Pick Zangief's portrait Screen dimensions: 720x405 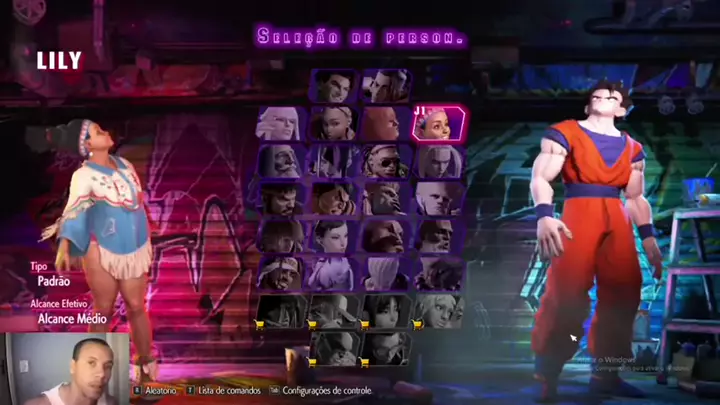[x=385, y=235]
